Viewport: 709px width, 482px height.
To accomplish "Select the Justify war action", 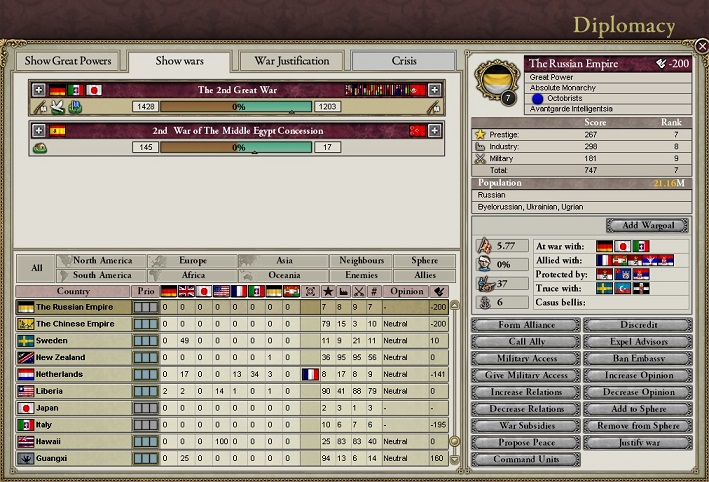I will (x=637, y=443).
